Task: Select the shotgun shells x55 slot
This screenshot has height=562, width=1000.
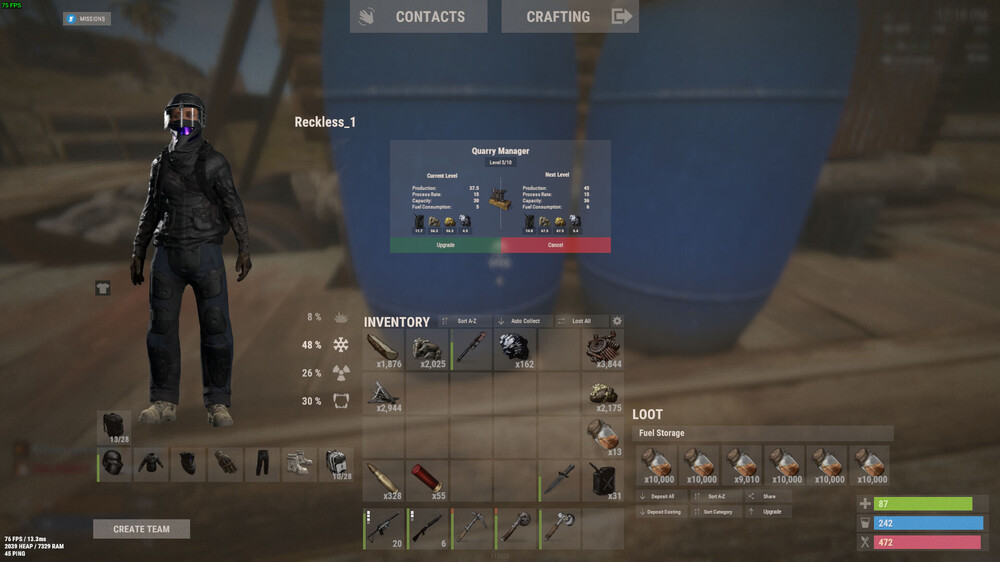Action: (x=427, y=480)
